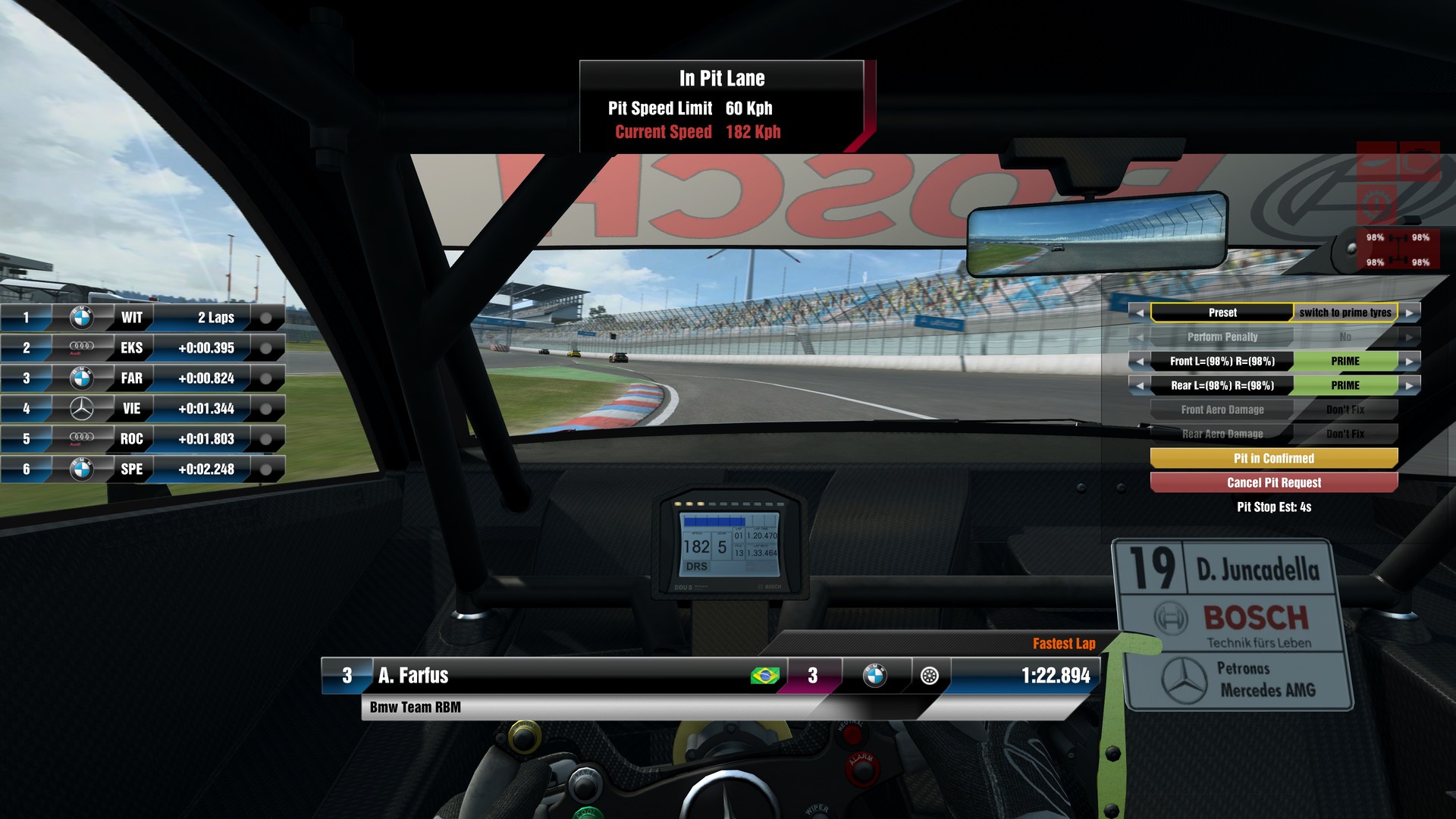1456x819 pixels.
Task: Advance Rear tyre setting with right chevron
Action: (1409, 385)
